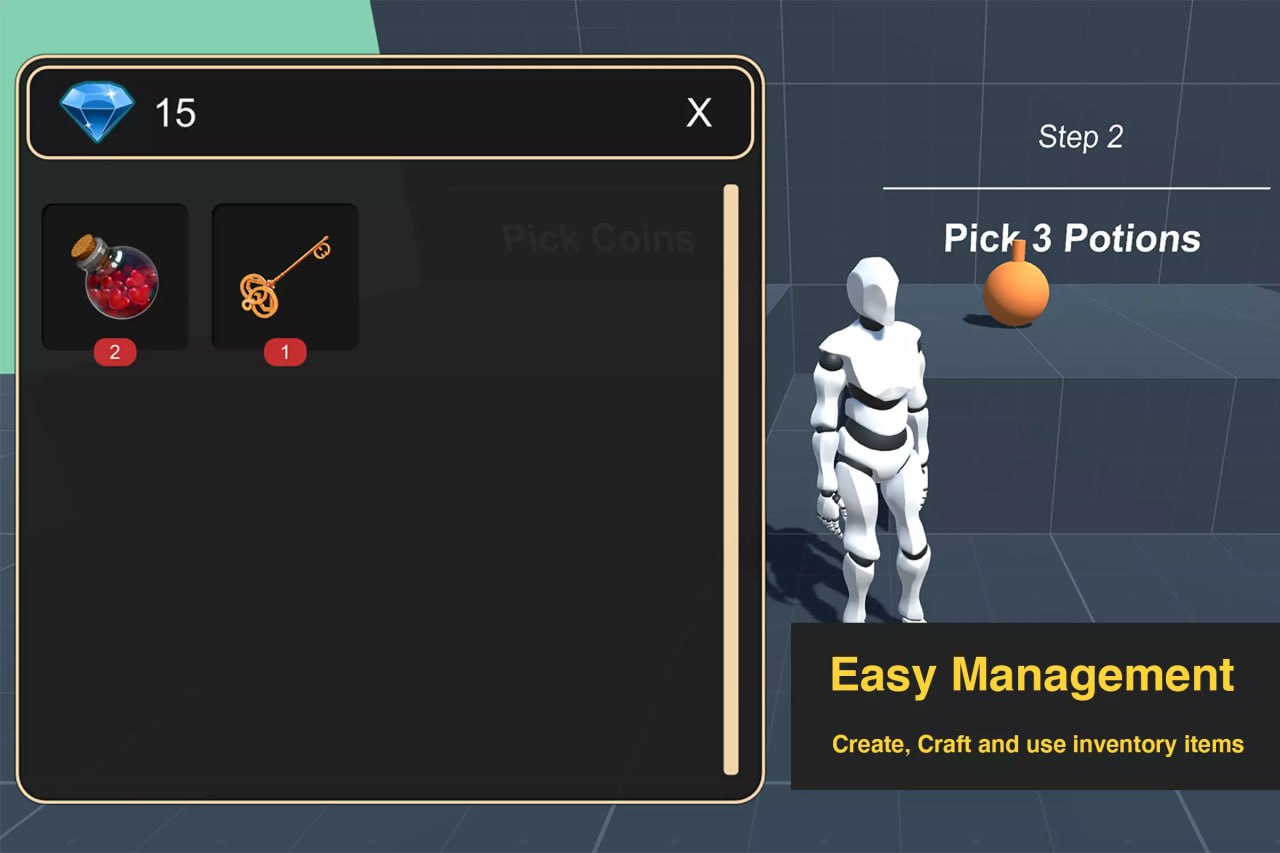Screen dimensions: 1280x853
Task: Click the potion quantity badge showing 2
Action: [113, 352]
